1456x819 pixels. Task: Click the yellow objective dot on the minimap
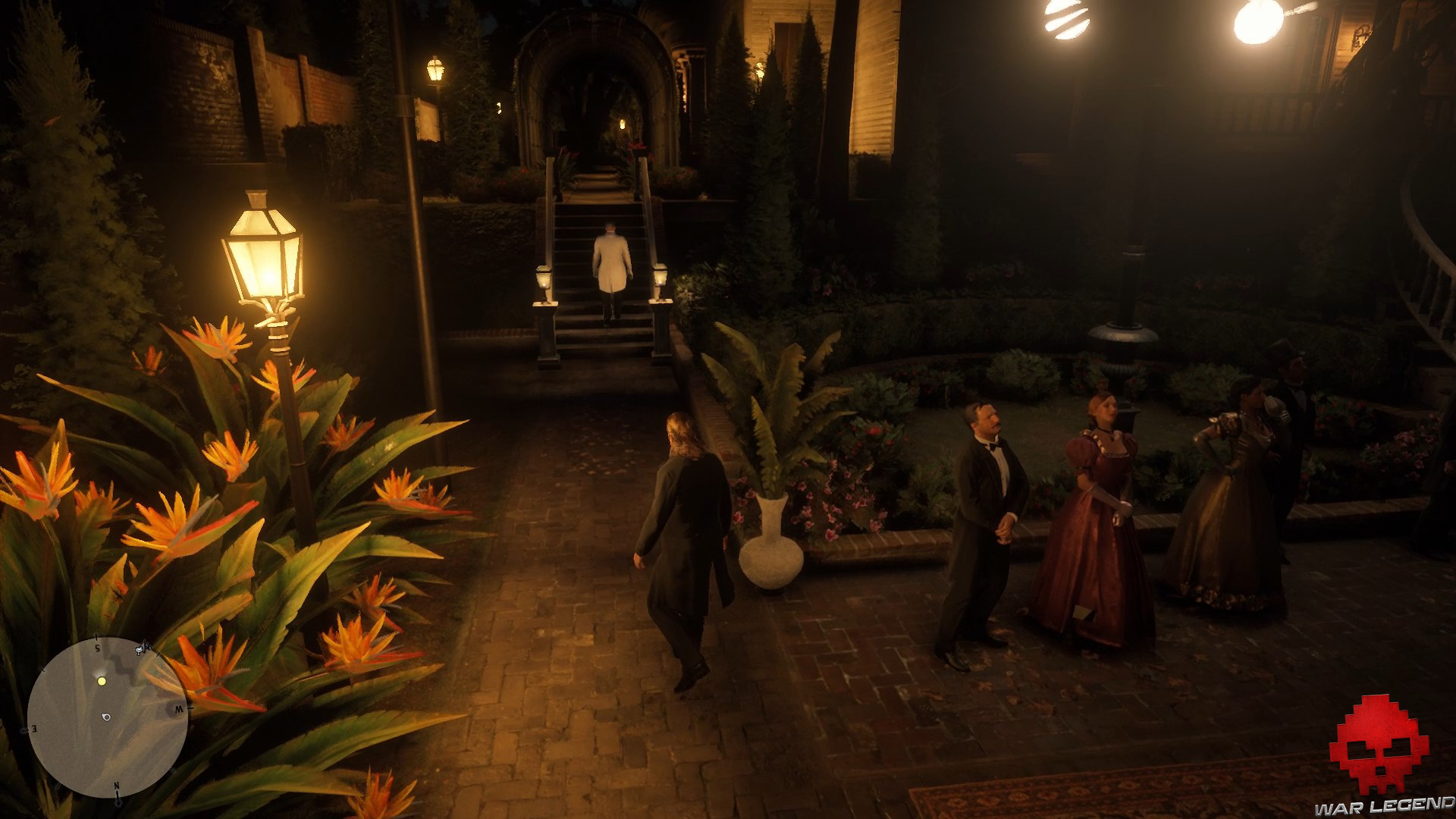(x=102, y=682)
